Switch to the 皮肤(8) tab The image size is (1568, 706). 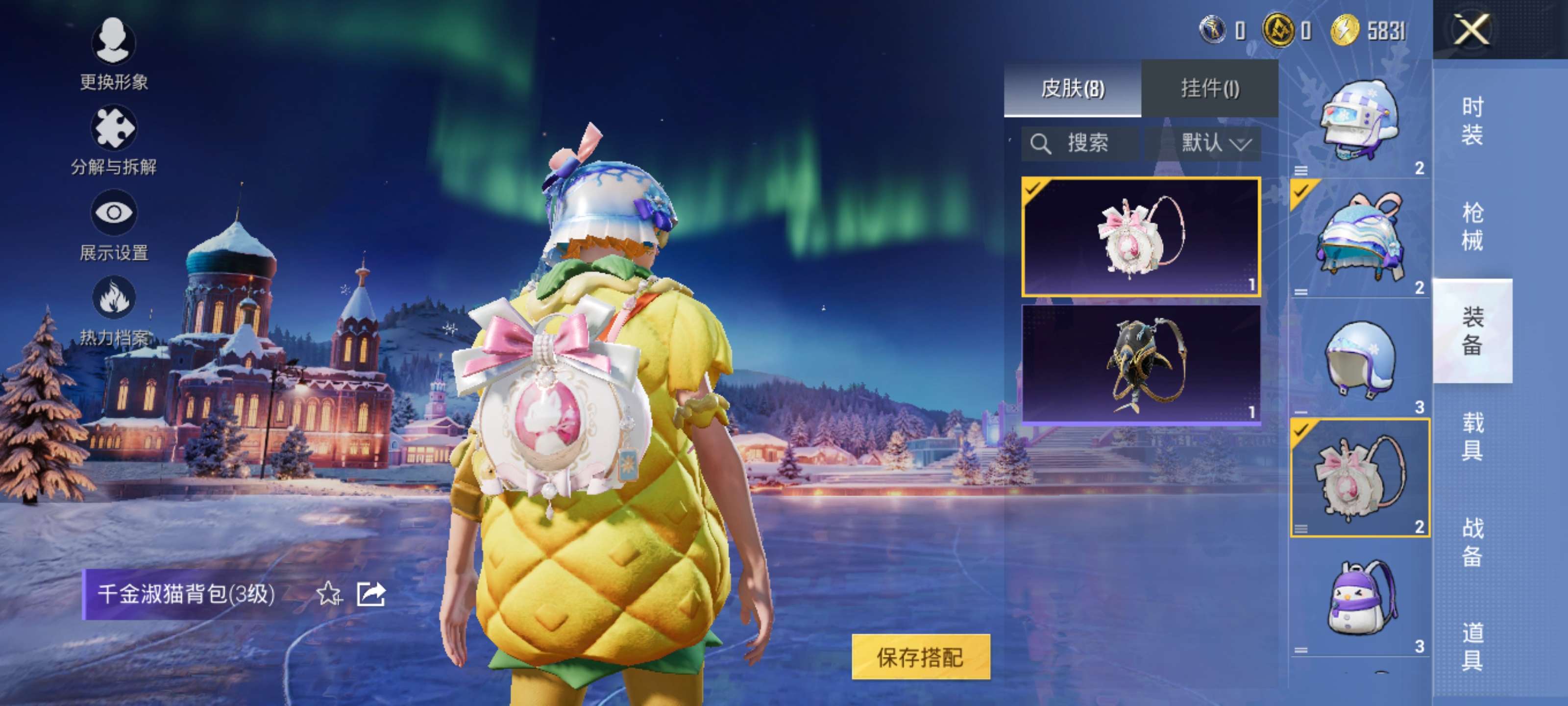click(x=1072, y=88)
